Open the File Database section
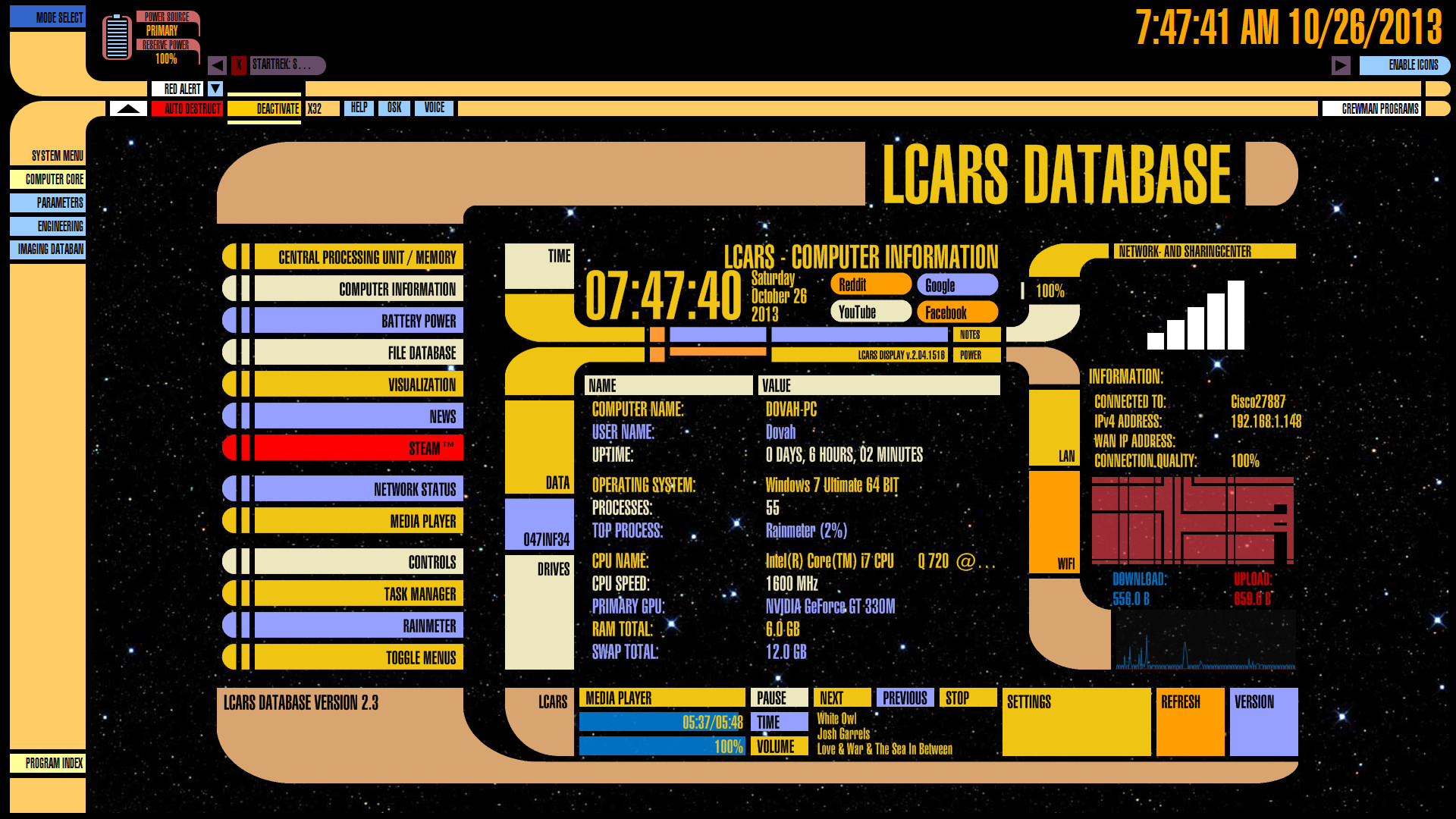The height and width of the screenshot is (819, 1456). click(x=358, y=353)
